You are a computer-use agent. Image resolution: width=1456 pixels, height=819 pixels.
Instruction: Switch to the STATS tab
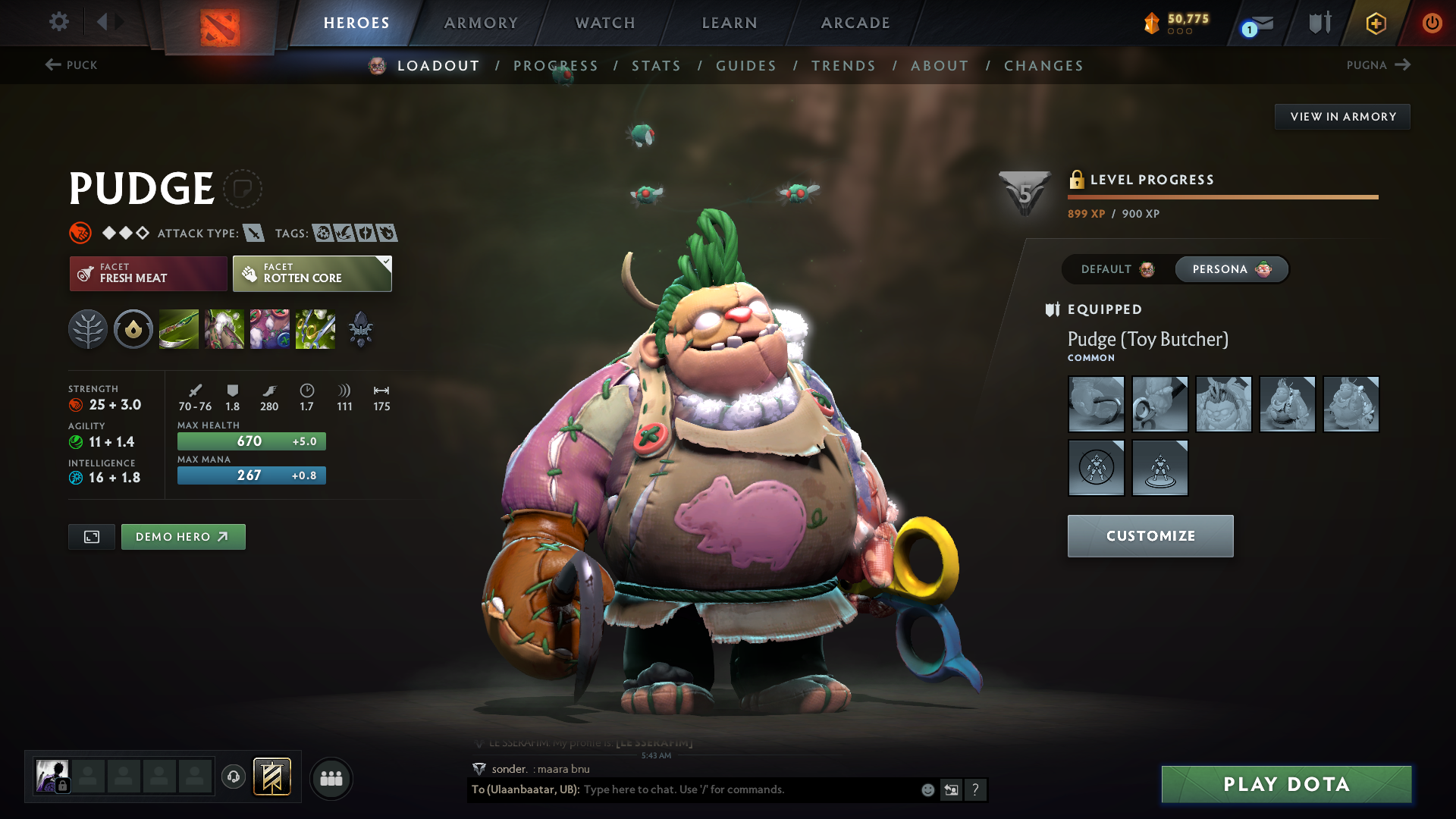pyautogui.click(x=657, y=65)
